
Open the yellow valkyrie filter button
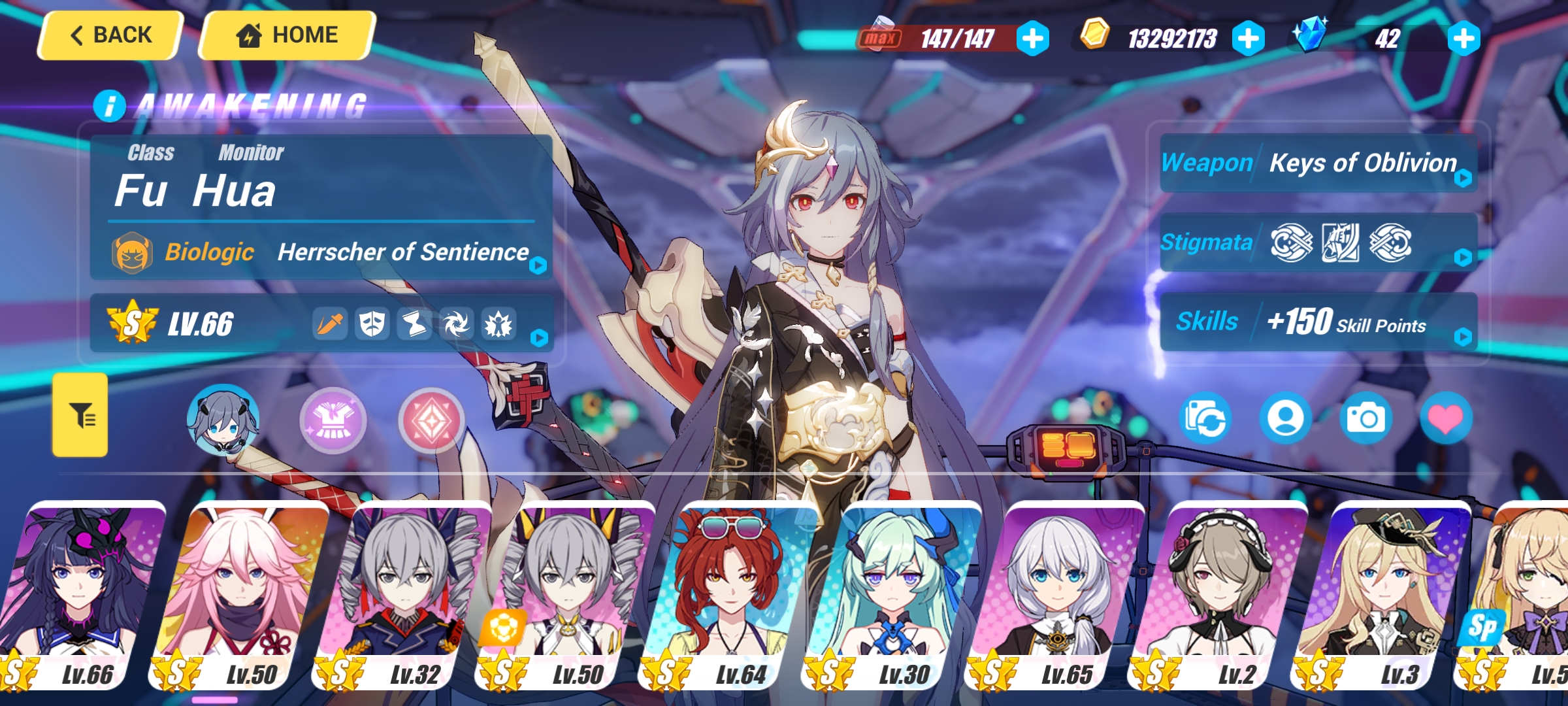(x=80, y=415)
